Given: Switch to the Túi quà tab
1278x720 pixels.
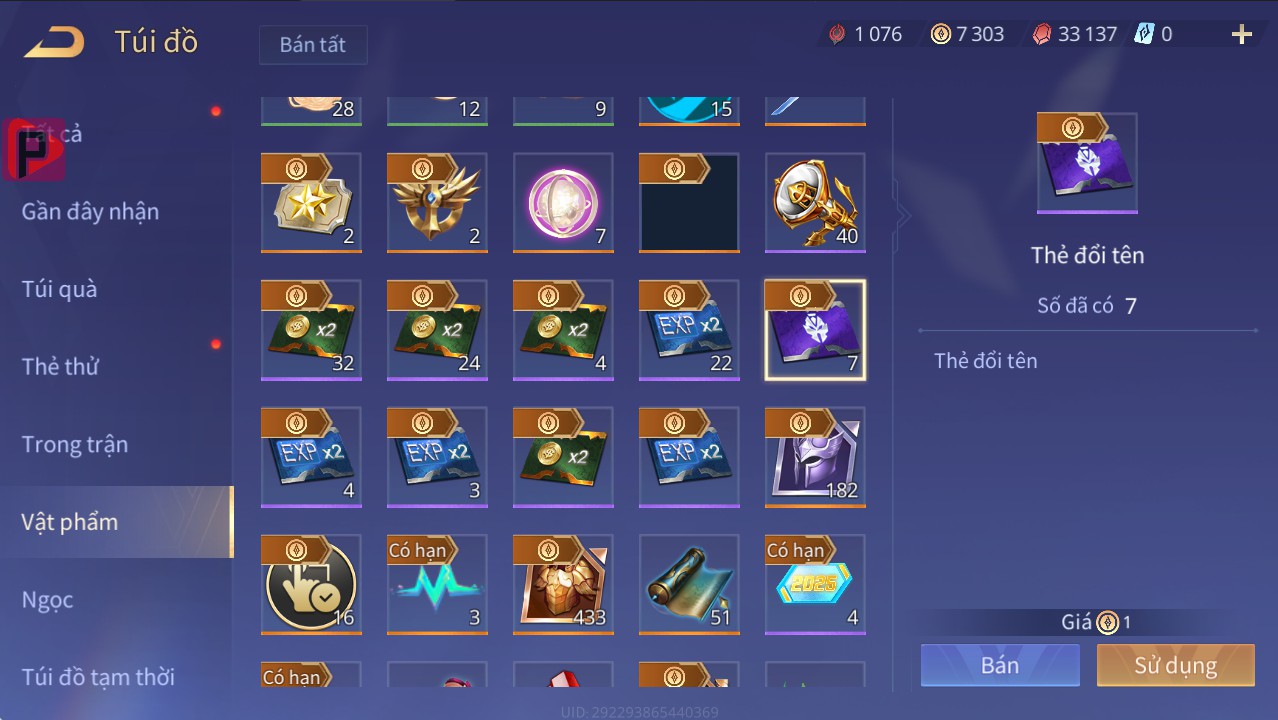Looking at the screenshot, I should point(60,289).
